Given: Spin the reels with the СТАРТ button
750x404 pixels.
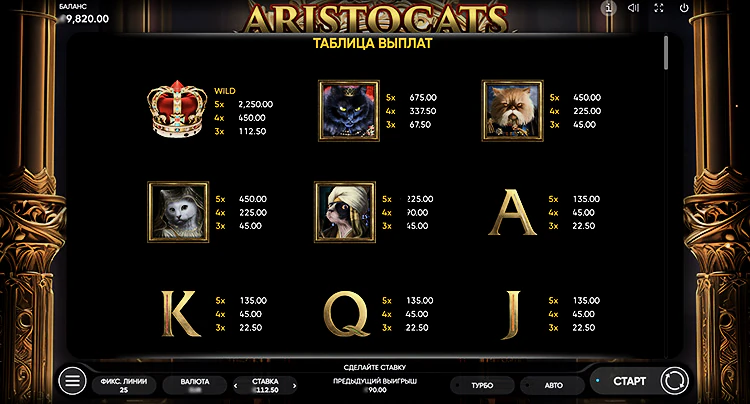Looking at the screenshot, I should (629, 381).
